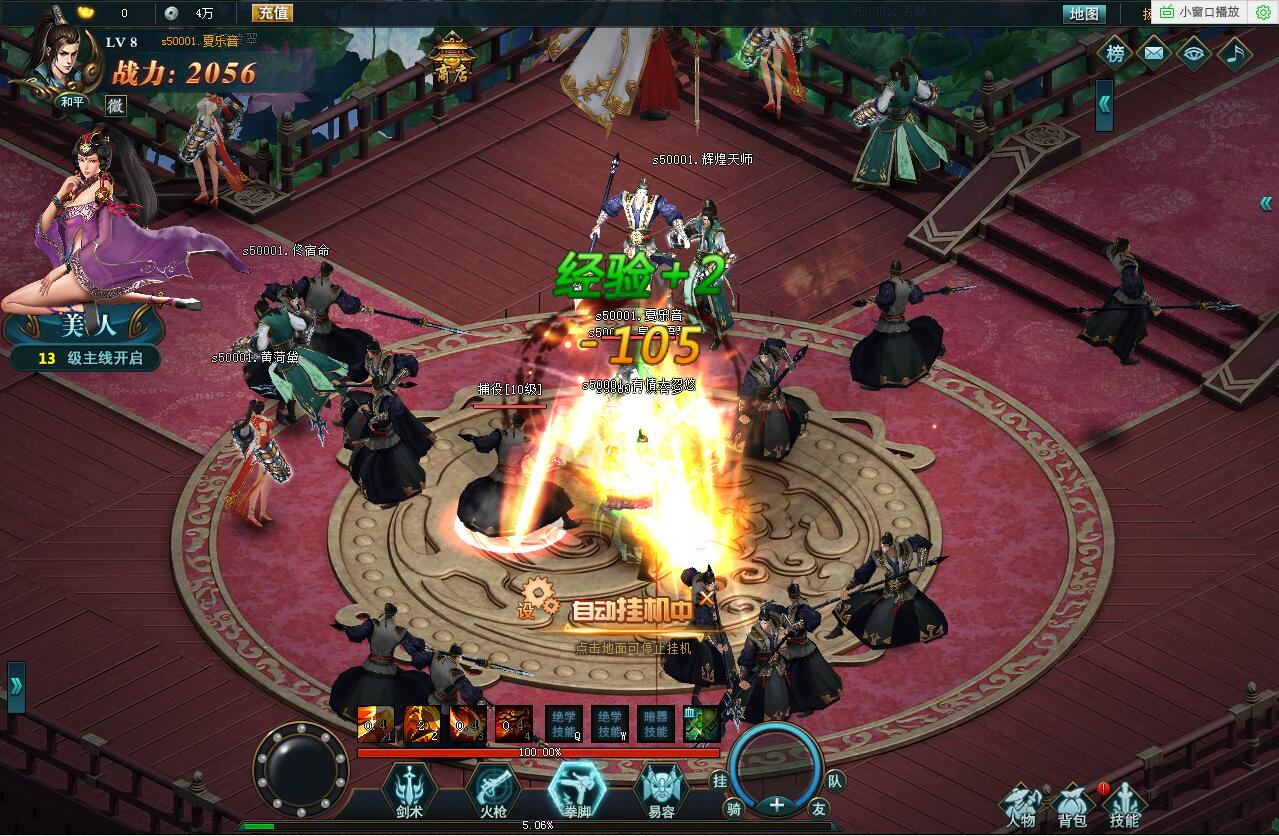Open the 美人 beauty feature panel
The image size is (1279, 836).
(82, 326)
